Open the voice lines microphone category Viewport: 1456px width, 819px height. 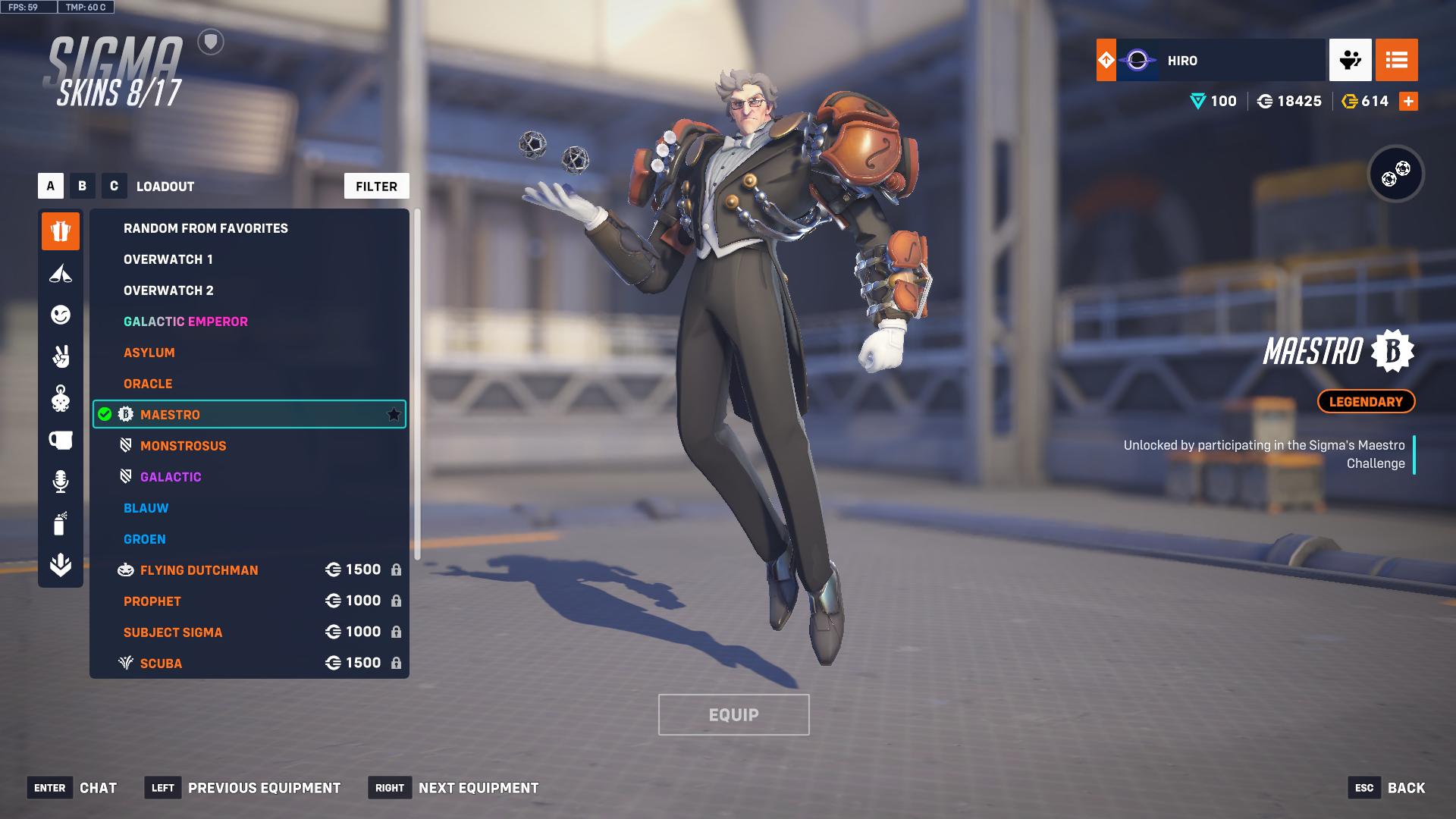pyautogui.click(x=61, y=482)
